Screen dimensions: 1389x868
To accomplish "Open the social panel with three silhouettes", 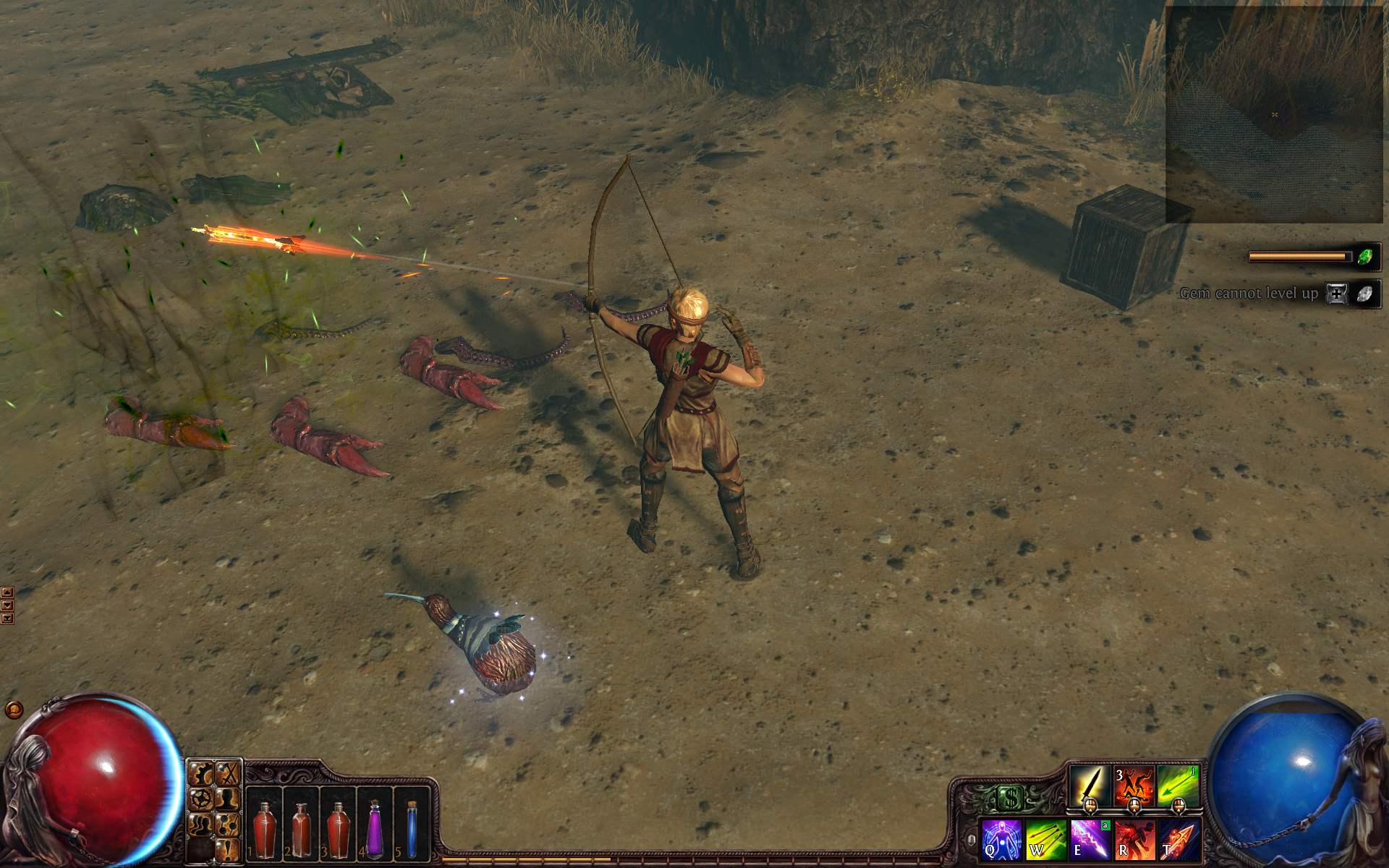I will (202, 824).
